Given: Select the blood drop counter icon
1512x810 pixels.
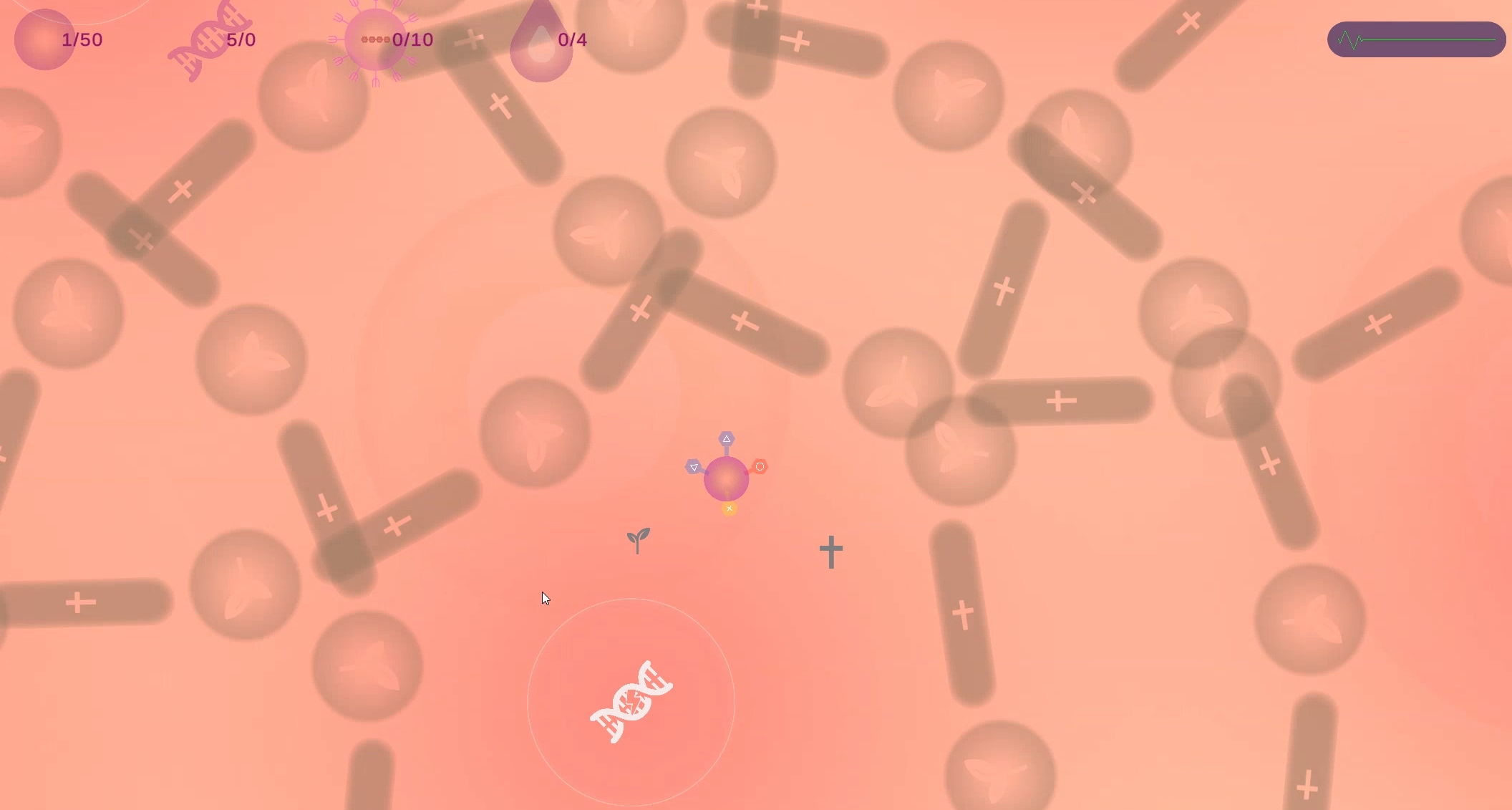Looking at the screenshot, I should tap(541, 43).
